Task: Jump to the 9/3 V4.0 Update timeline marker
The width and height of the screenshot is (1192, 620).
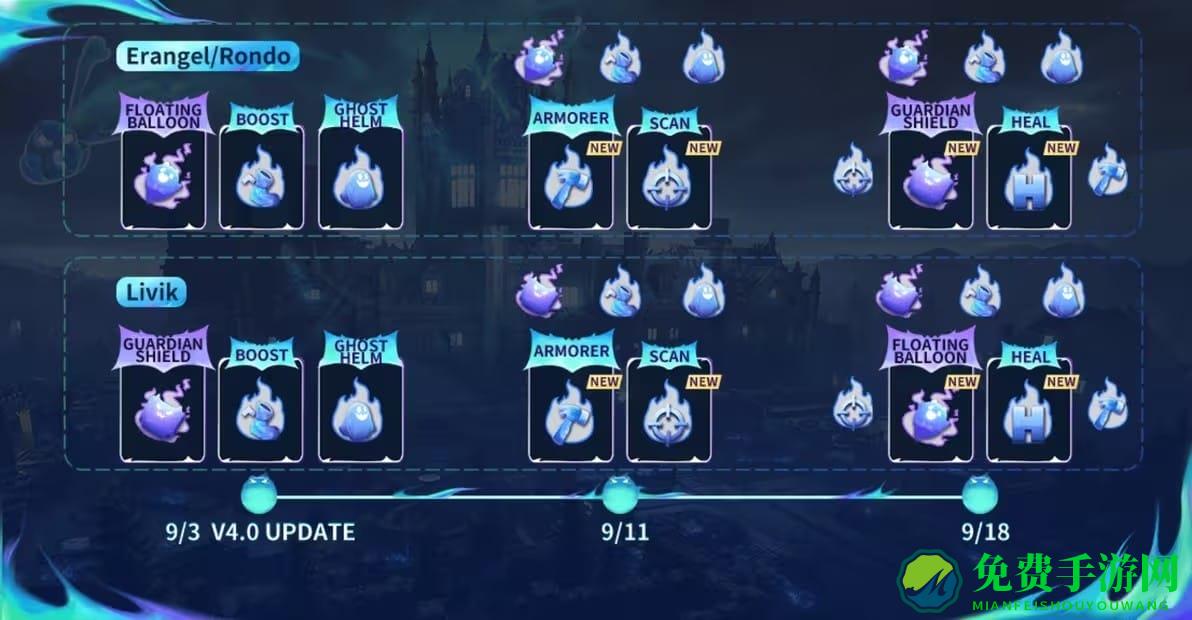Action: 259,494
